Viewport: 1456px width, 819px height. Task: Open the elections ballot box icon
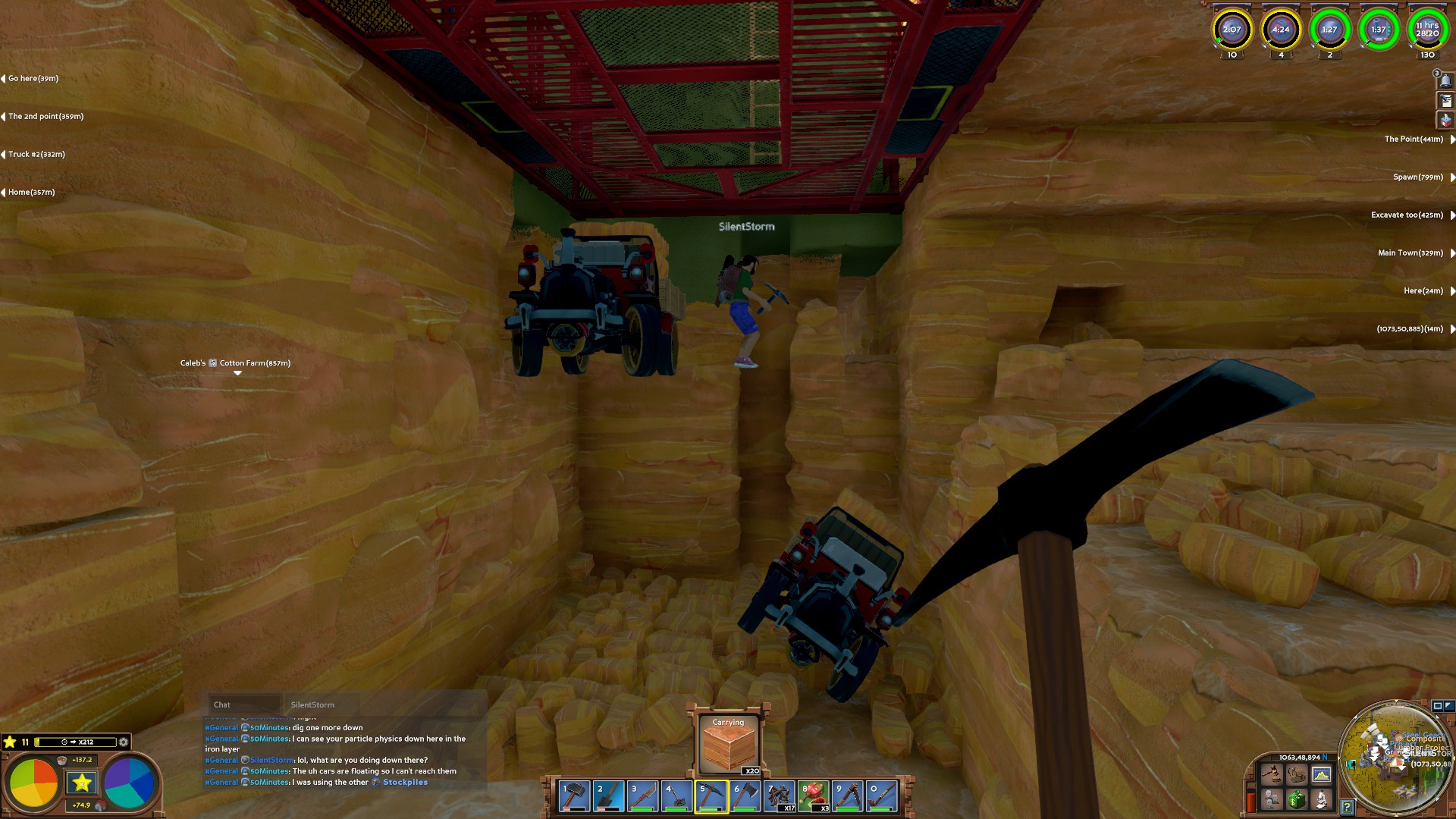click(1446, 119)
